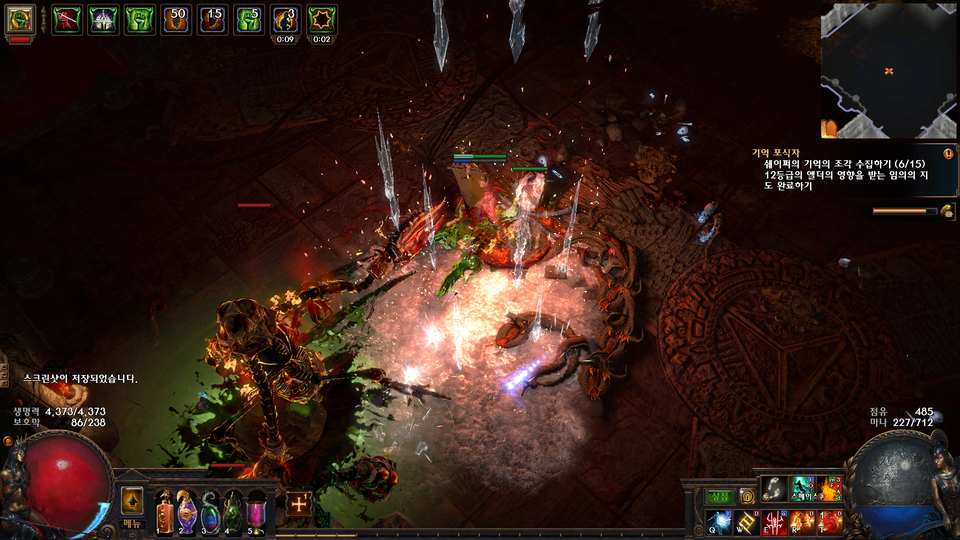Click the minimap in the corner
This screenshot has width=960, height=540.
[889, 70]
